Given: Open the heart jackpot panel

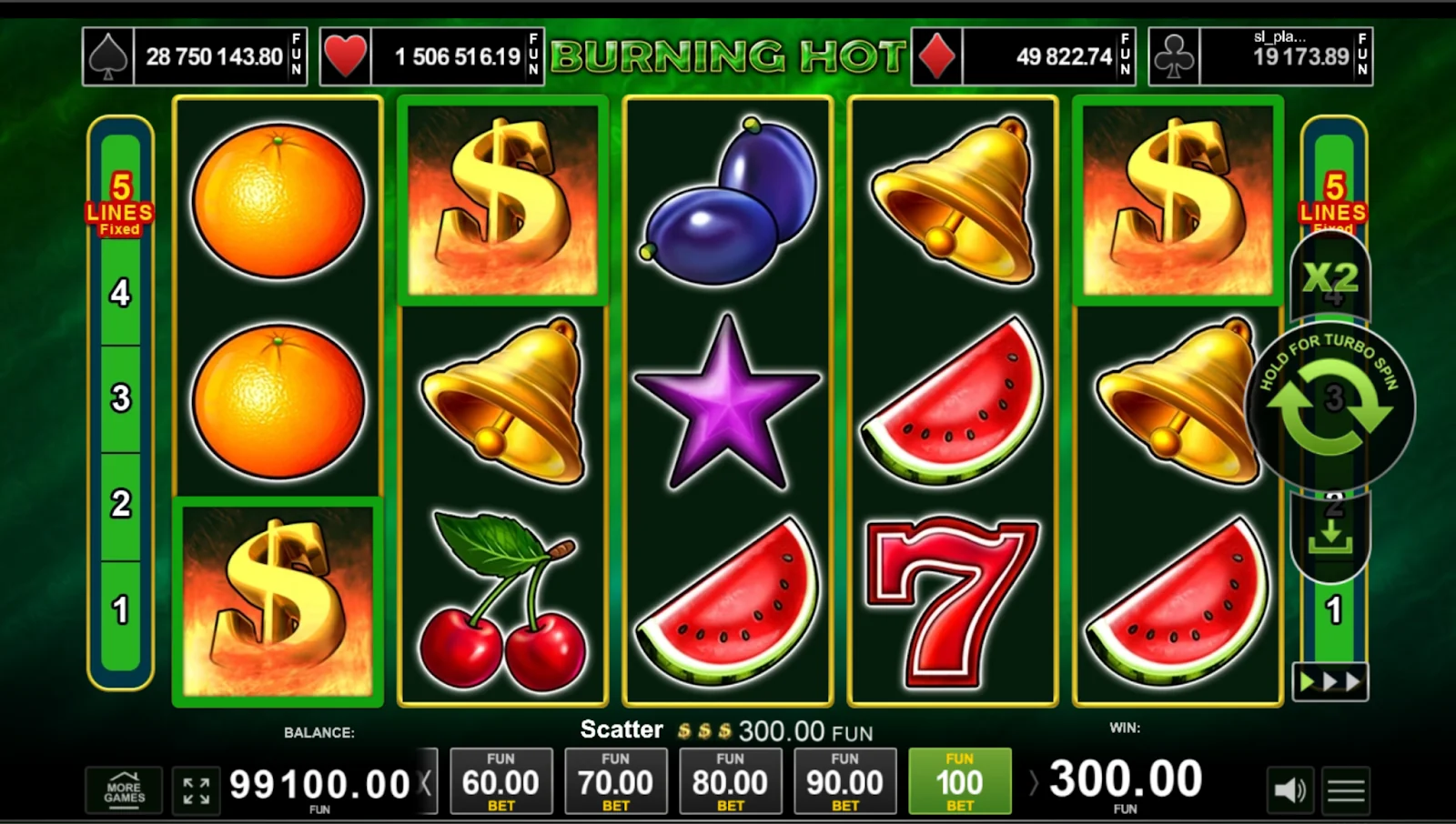Looking at the screenshot, I should tap(431, 56).
